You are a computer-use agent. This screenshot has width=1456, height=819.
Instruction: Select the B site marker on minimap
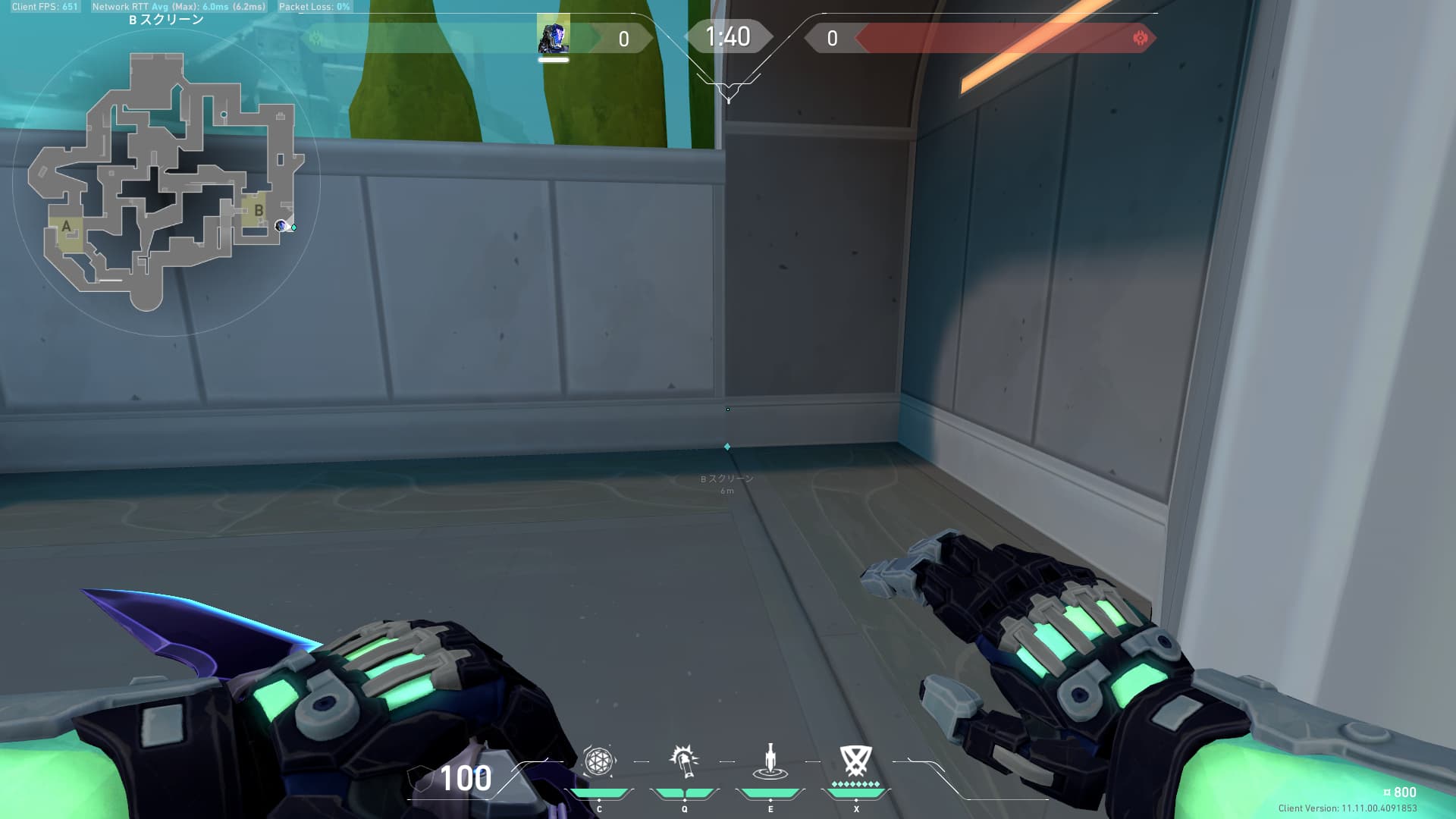click(x=258, y=210)
